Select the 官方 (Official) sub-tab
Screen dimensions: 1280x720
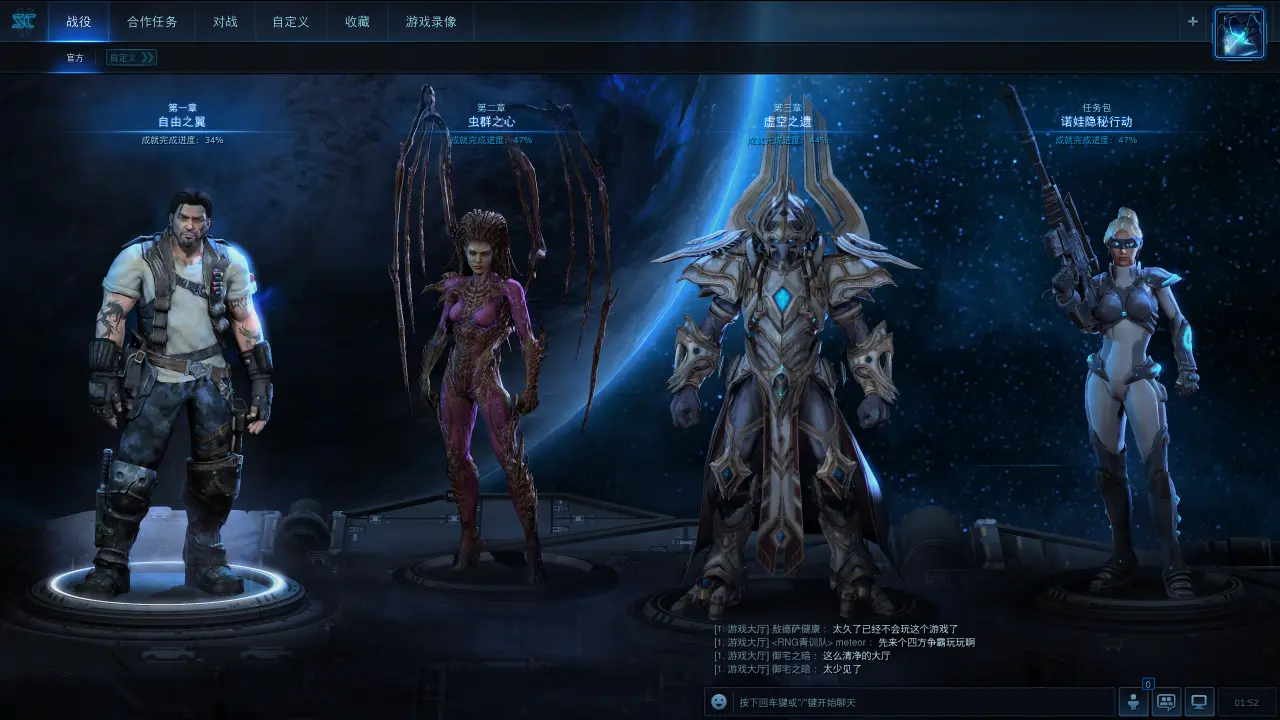pyautogui.click(x=75, y=58)
